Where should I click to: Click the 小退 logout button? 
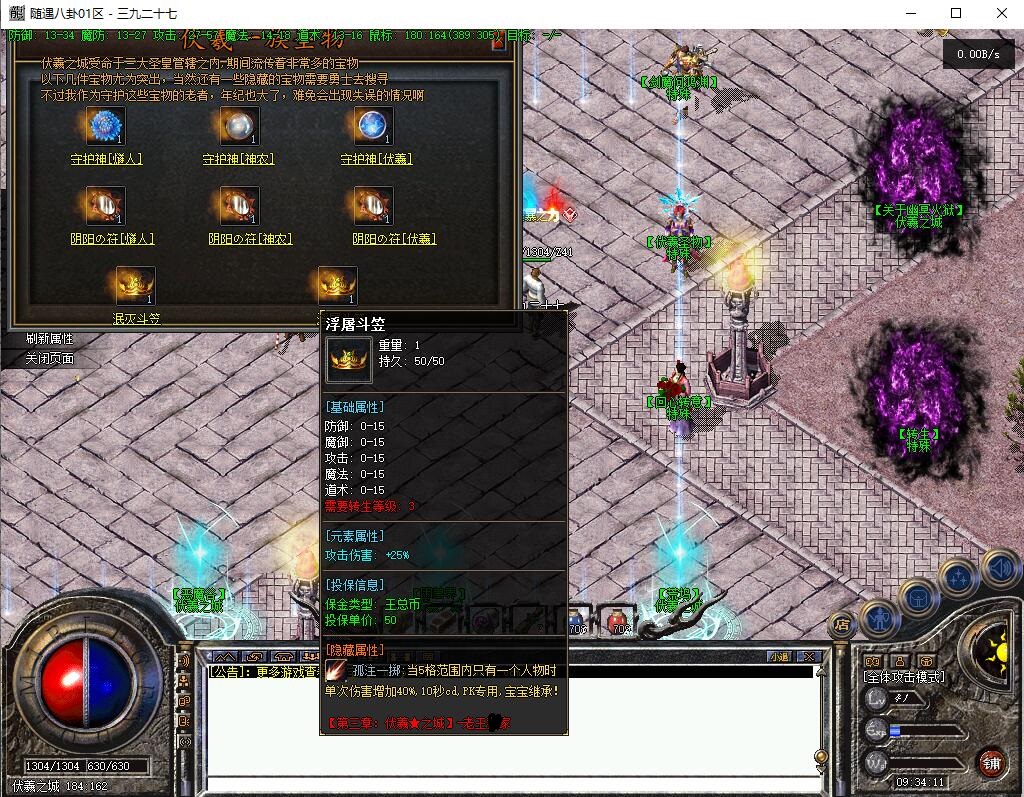click(x=778, y=657)
